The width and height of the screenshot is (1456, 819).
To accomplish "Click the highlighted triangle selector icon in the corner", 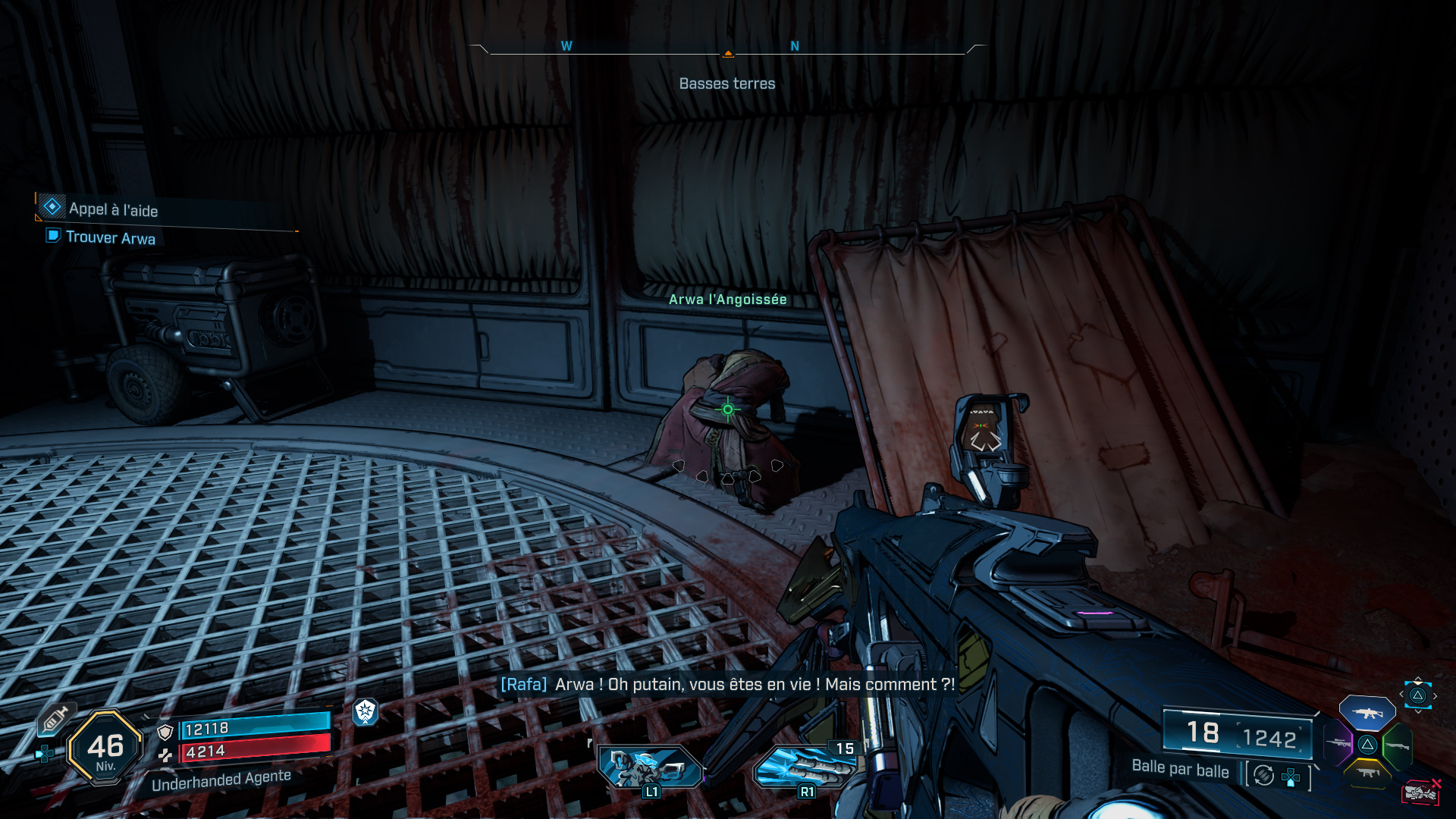I will point(1417,695).
